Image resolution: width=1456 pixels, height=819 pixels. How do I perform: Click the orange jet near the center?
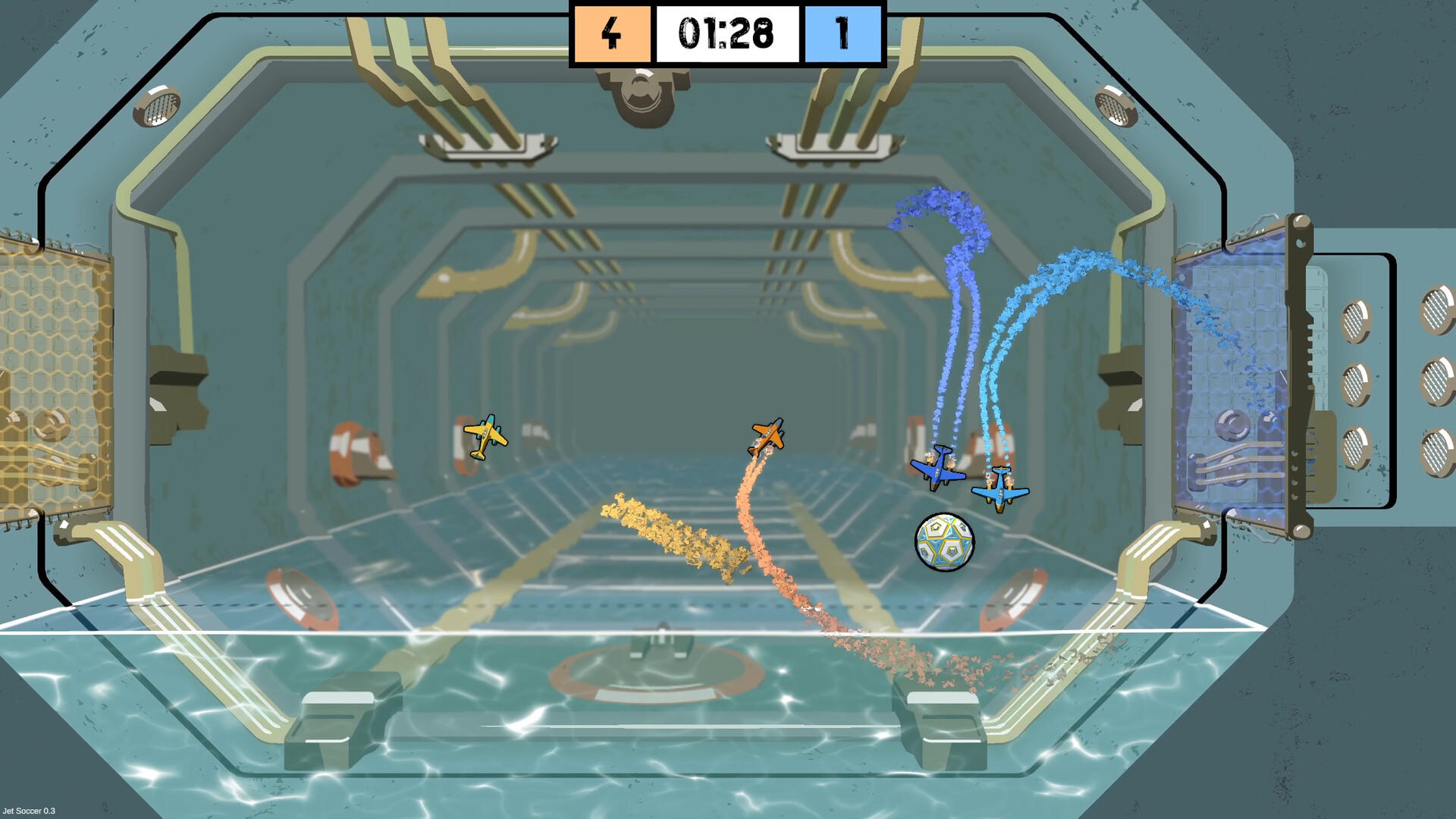pos(766,435)
